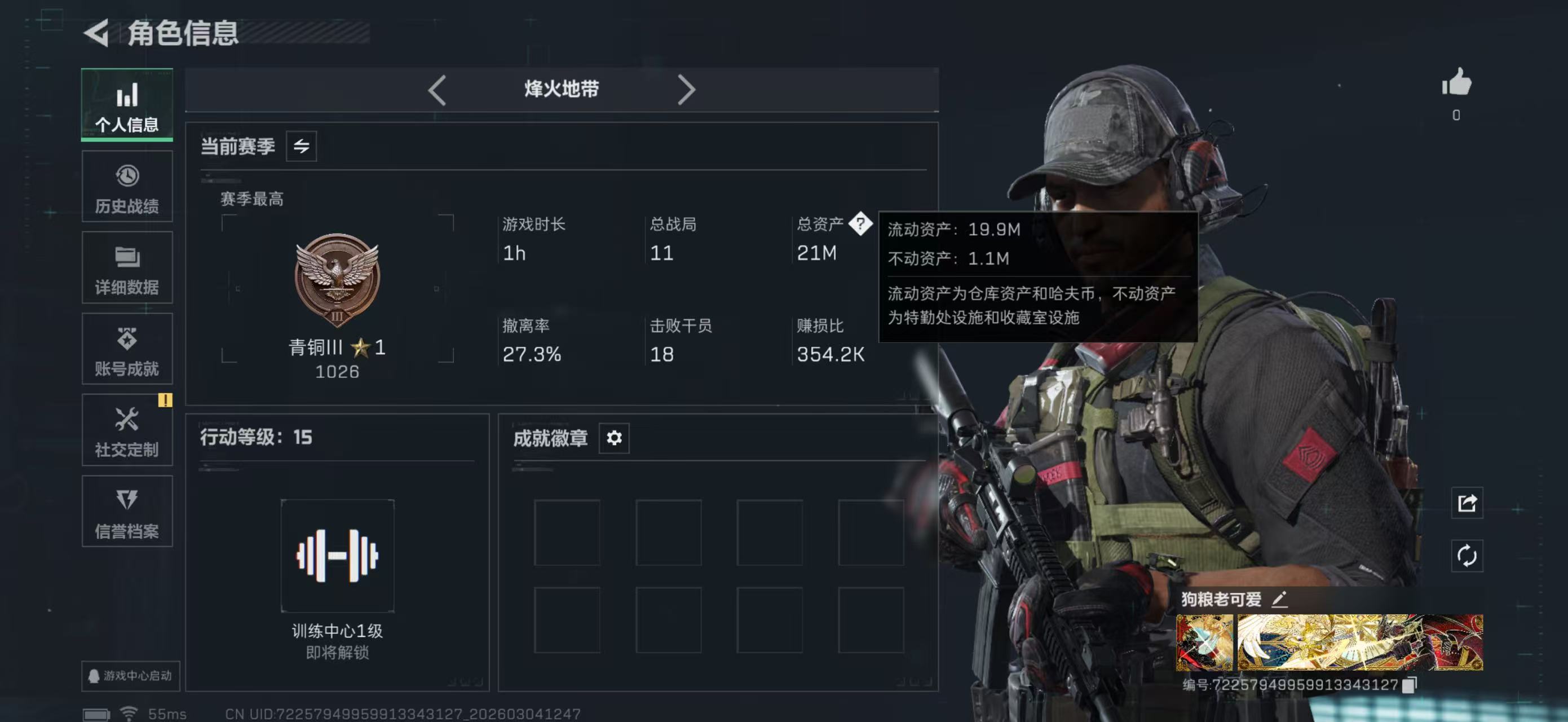Open the 详细数据 panel in the sidebar
The width and height of the screenshot is (1568, 722).
point(127,268)
